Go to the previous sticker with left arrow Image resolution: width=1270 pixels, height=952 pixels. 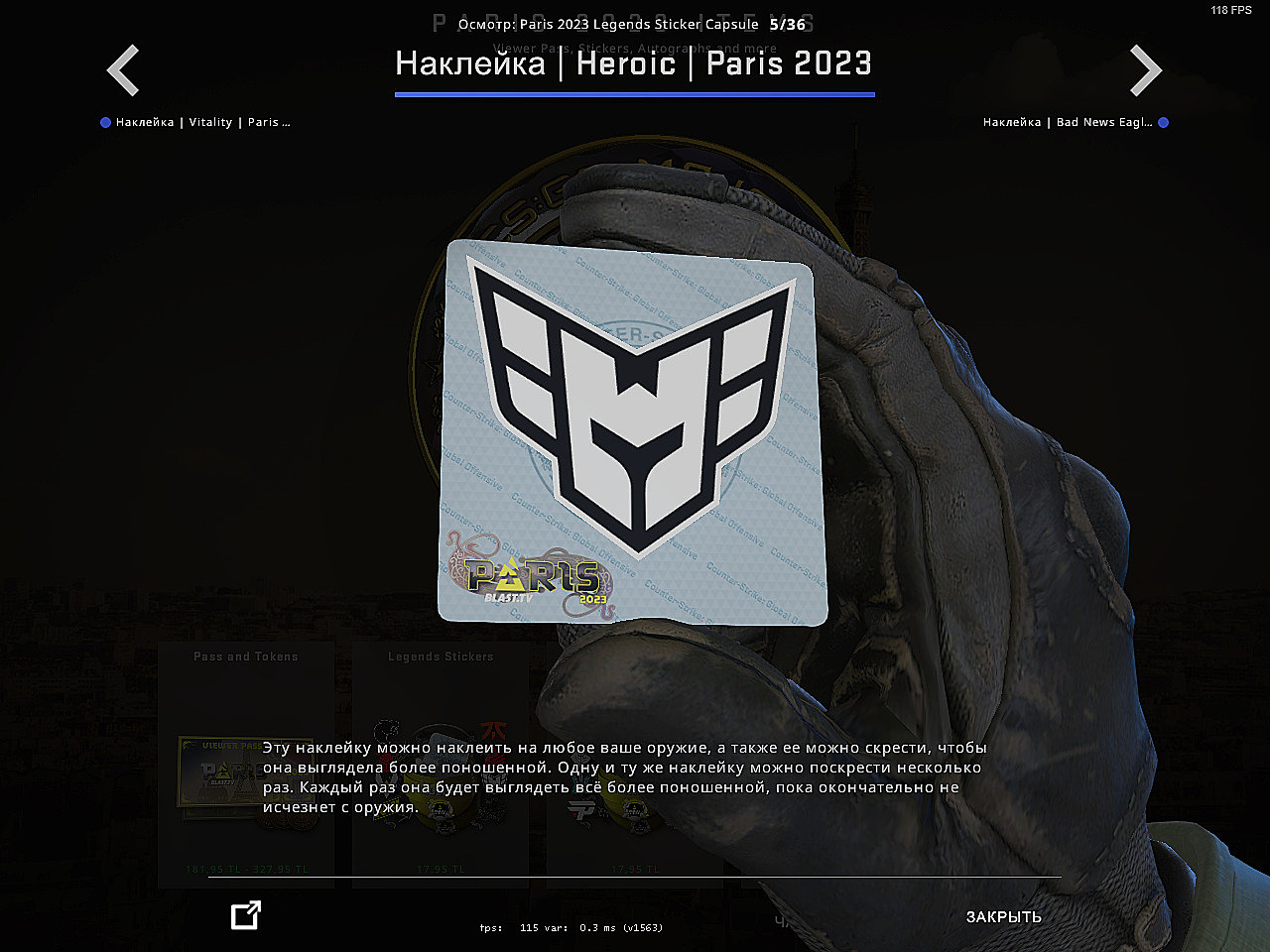pyautogui.click(x=123, y=70)
